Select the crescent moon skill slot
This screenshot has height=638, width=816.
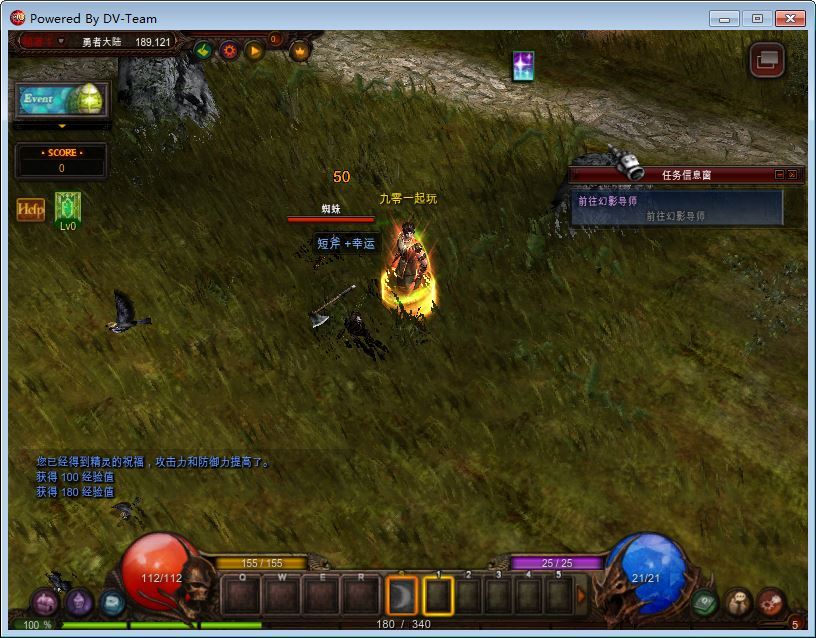401,596
